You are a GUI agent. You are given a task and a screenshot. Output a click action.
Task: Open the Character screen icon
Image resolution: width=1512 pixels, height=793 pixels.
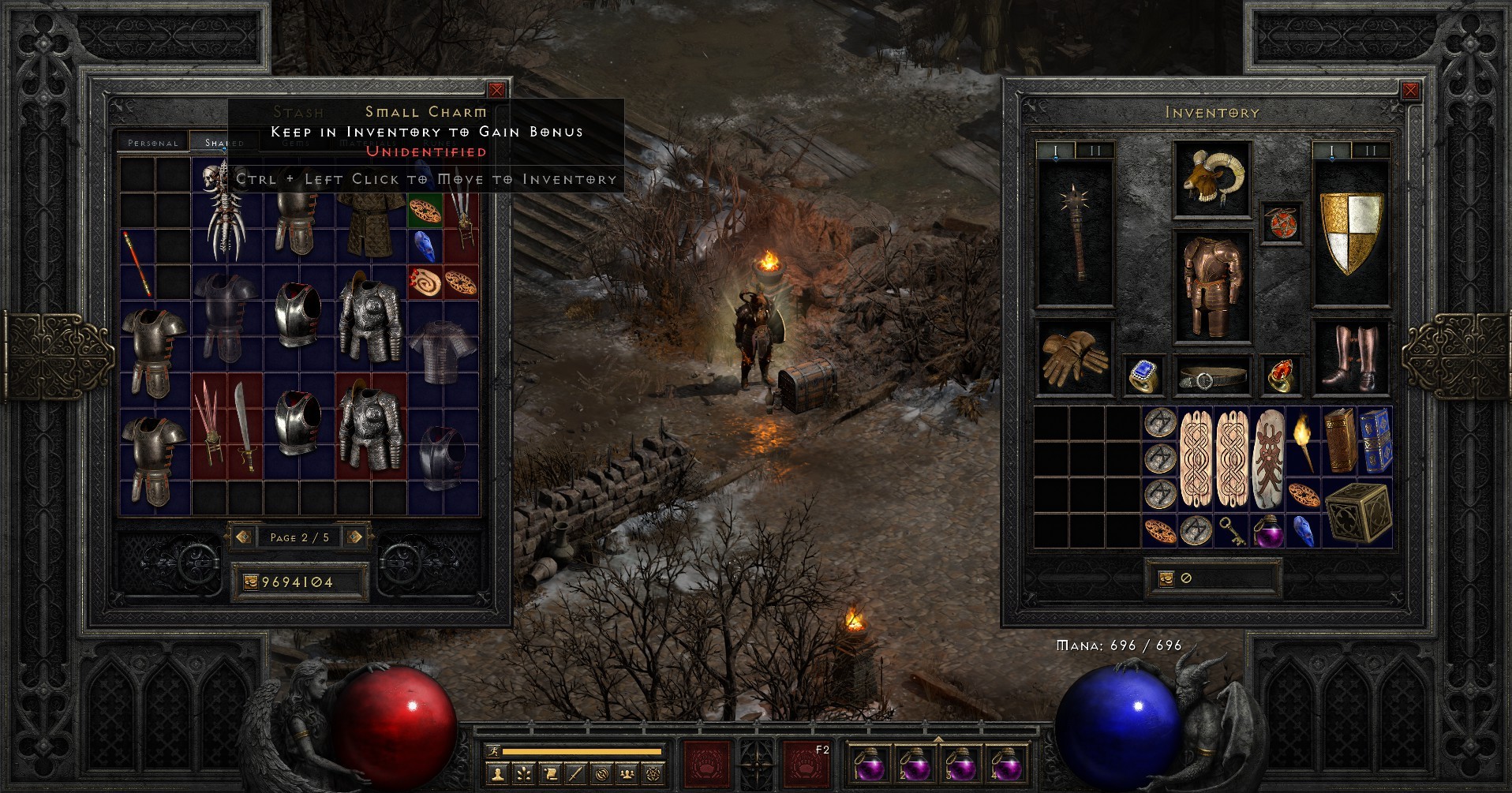[x=498, y=774]
